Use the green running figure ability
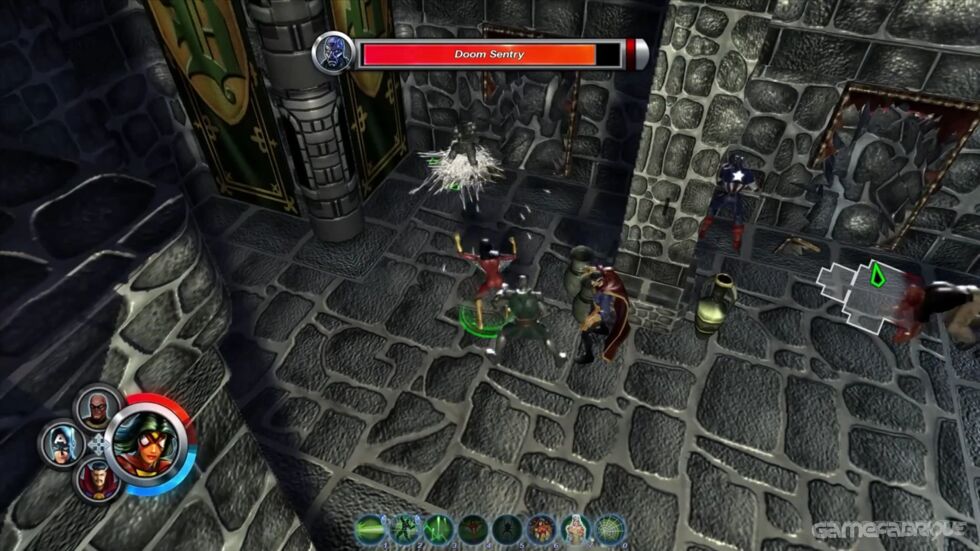 [x=405, y=528]
